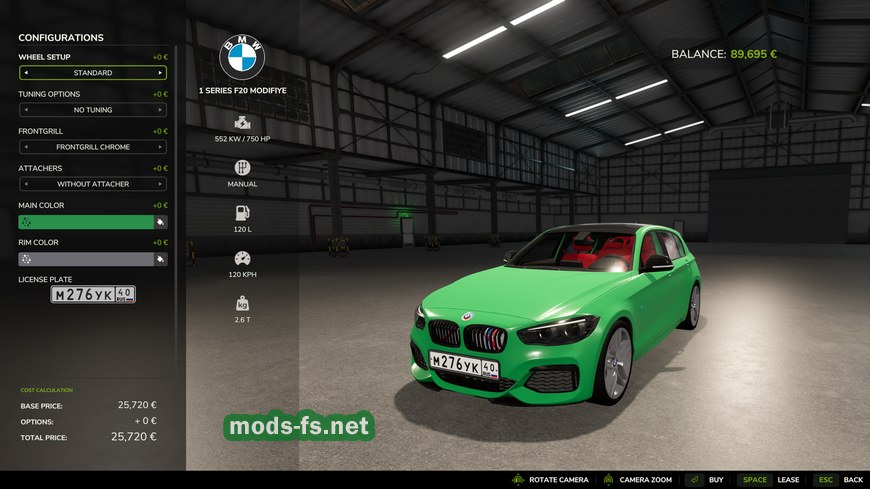The width and height of the screenshot is (870, 489).
Task: Go back from the configuration screen
Action: (x=838, y=480)
